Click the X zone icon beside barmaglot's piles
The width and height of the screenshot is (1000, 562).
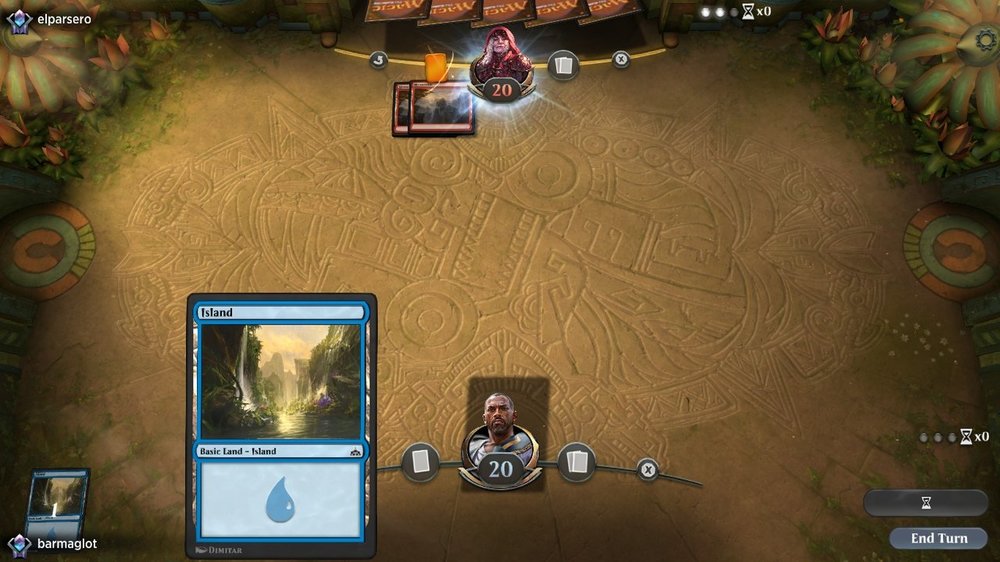point(648,469)
